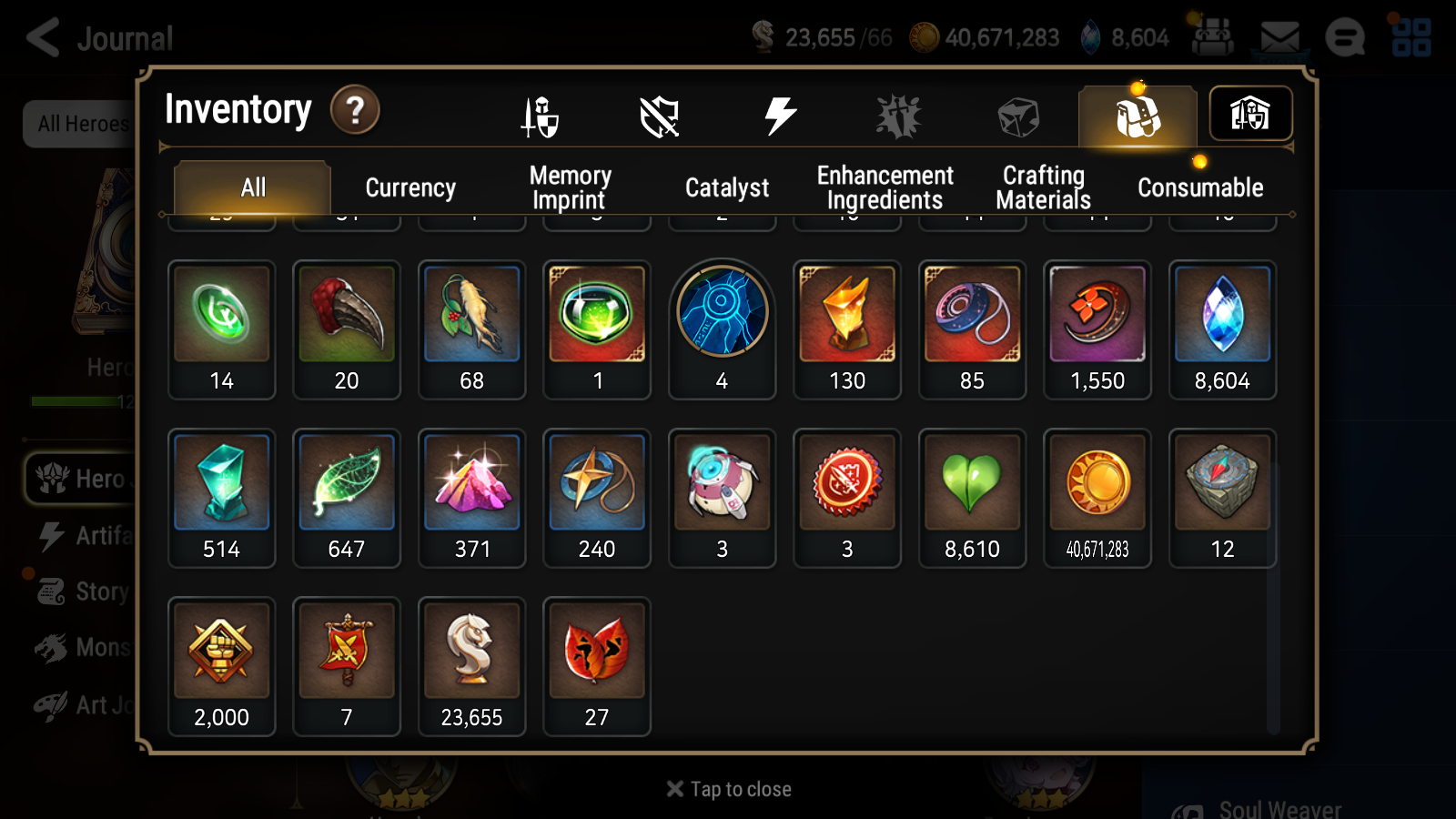This screenshot has height=819, width=1456.
Task: Click the backpack inventory category icon
Action: (x=1137, y=116)
